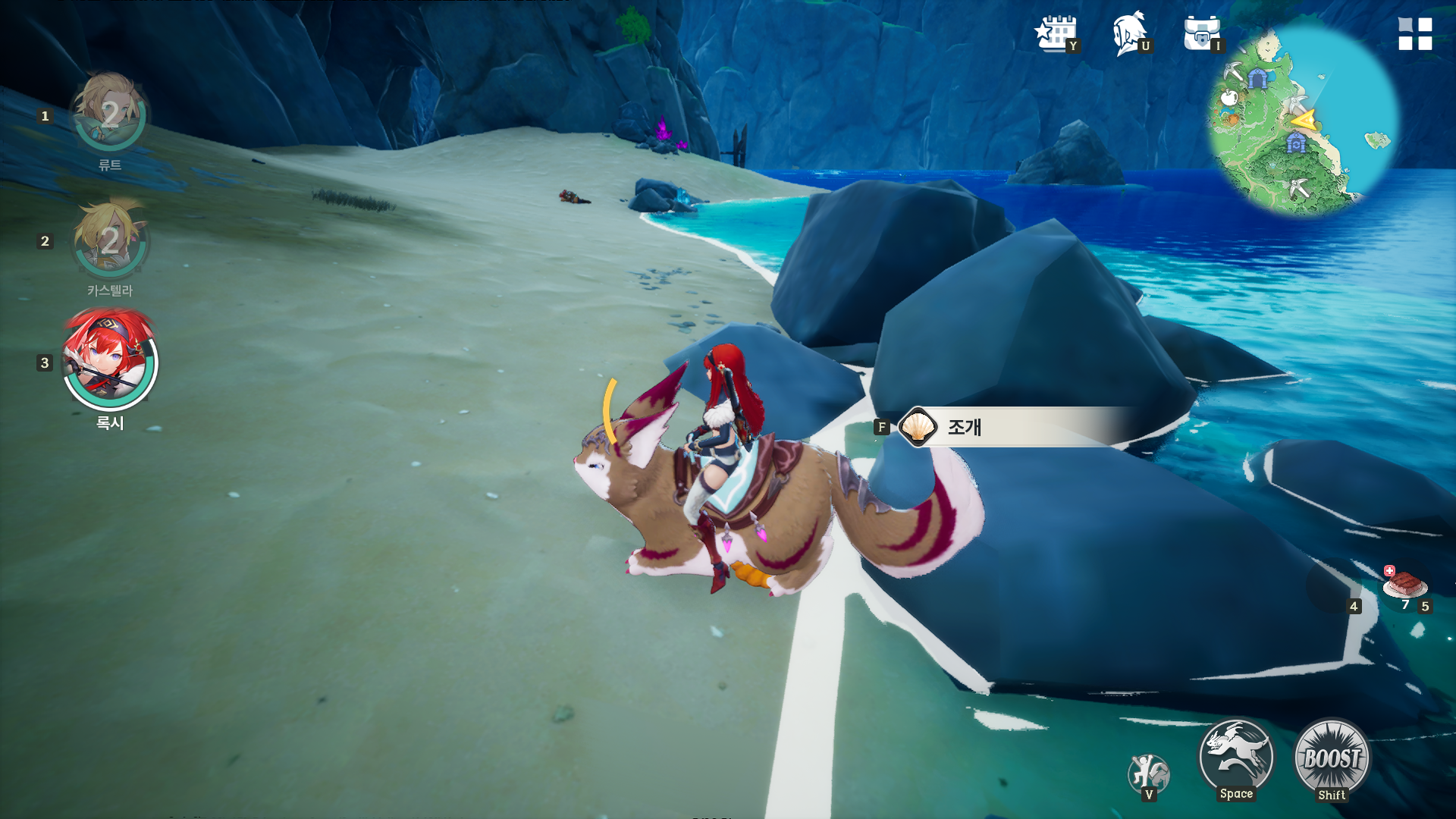This screenshot has height=819, width=1456.
Task: Open the character menu helmet icon
Action: coord(1129,34)
